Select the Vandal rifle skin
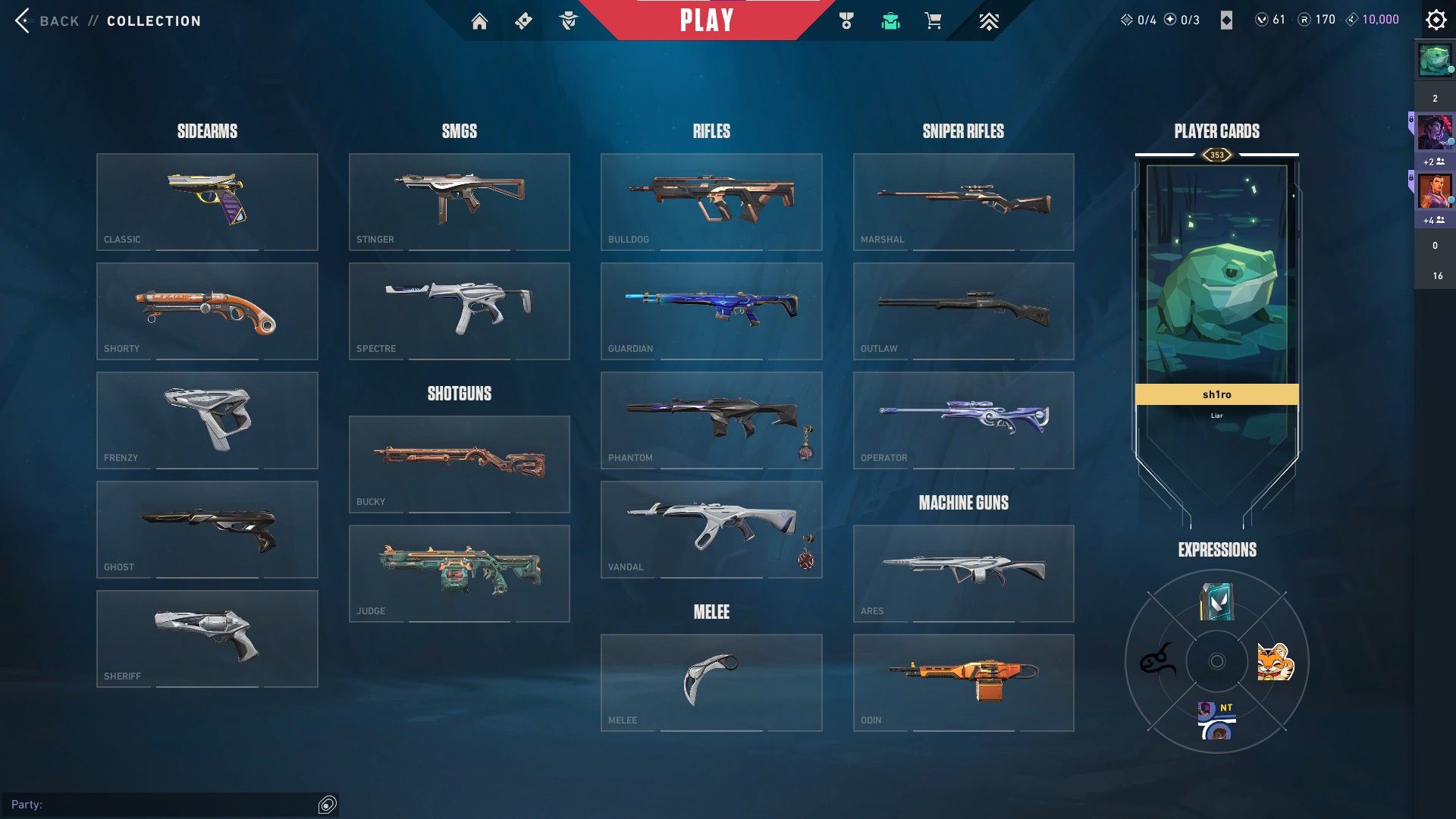Screen dimensions: 1456x819 [x=711, y=529]
